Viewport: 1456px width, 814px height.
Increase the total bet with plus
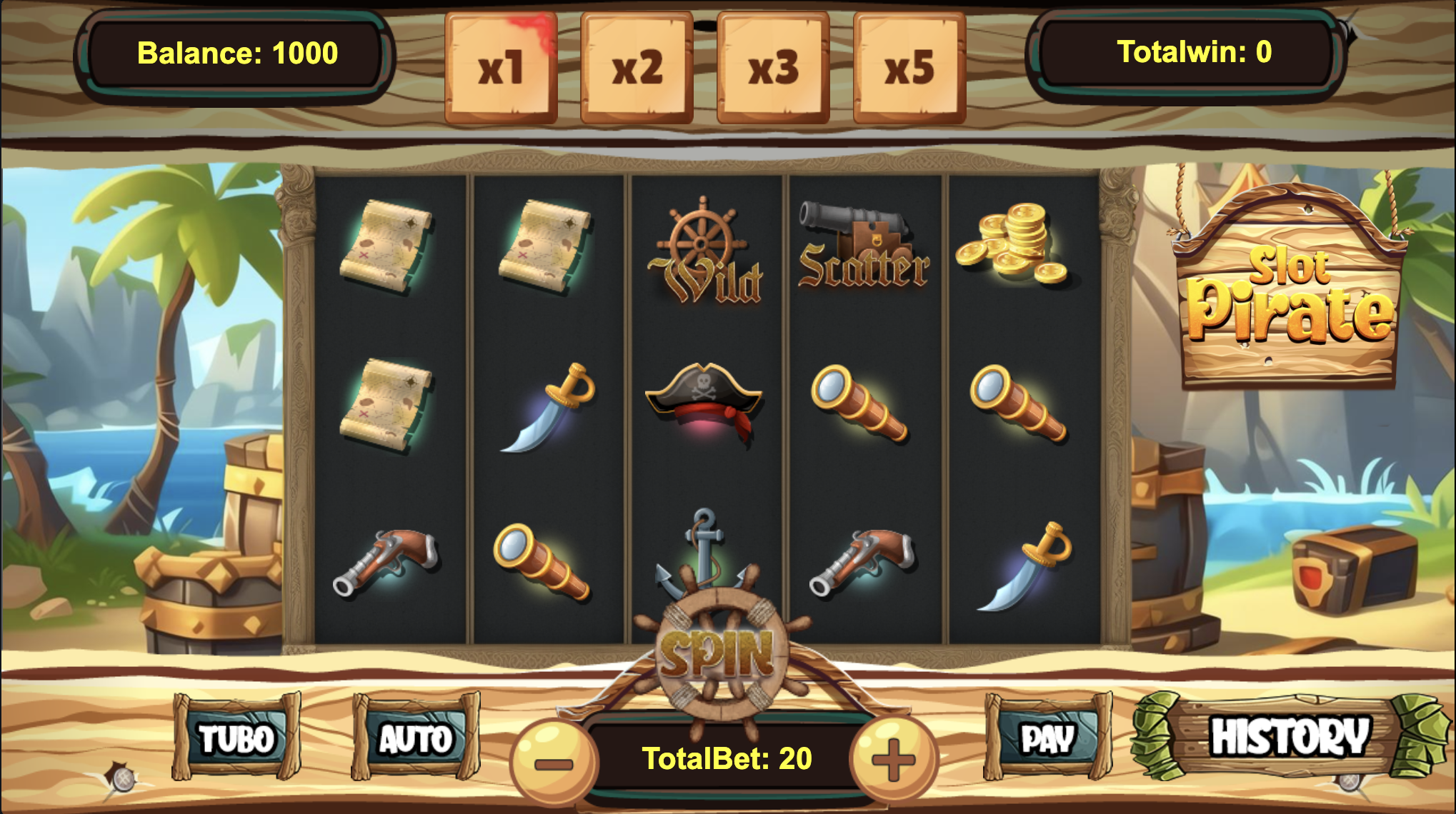point(893,760)
